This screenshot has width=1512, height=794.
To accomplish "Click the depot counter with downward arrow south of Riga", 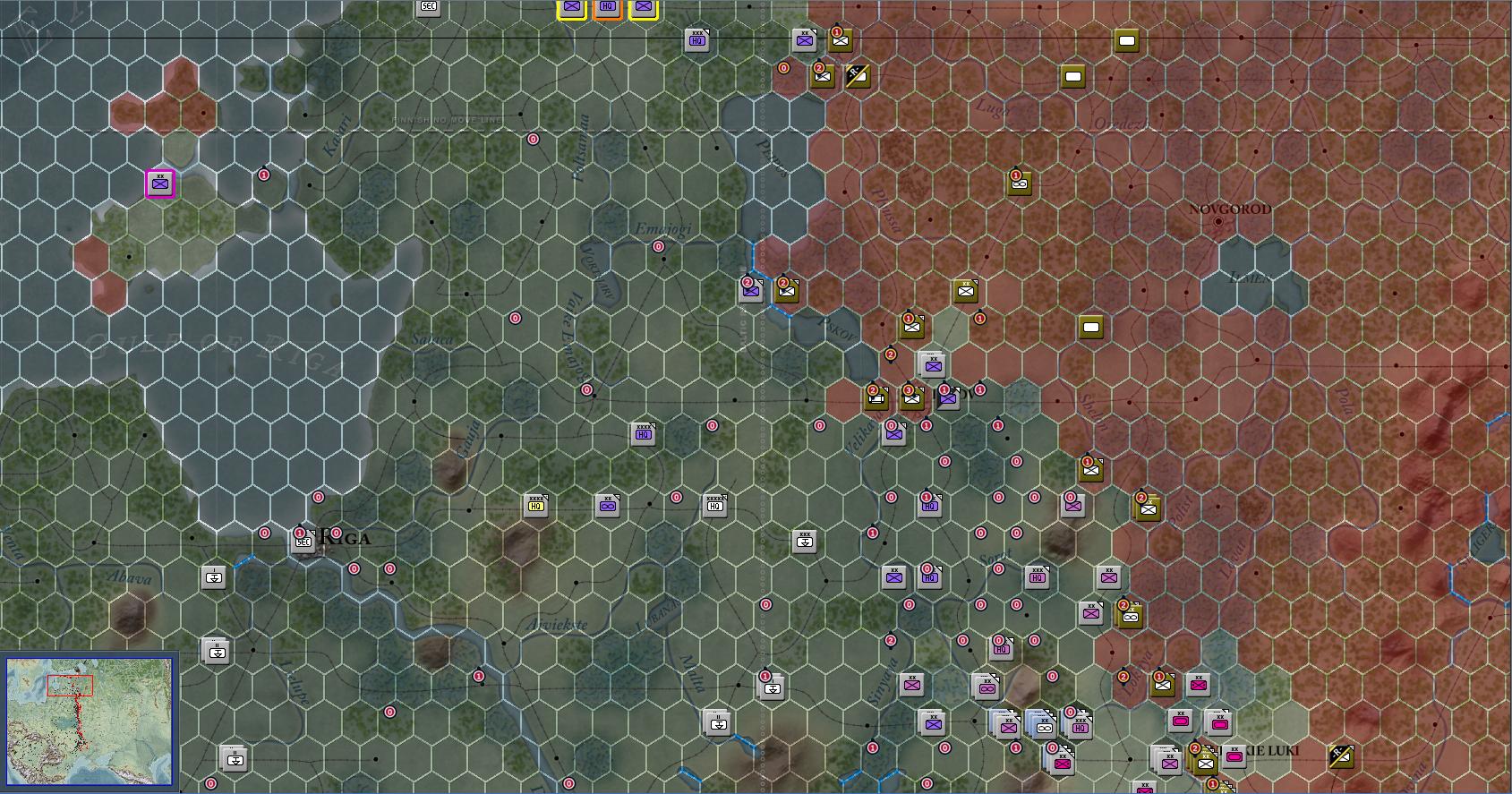I will tap(214, 577).
